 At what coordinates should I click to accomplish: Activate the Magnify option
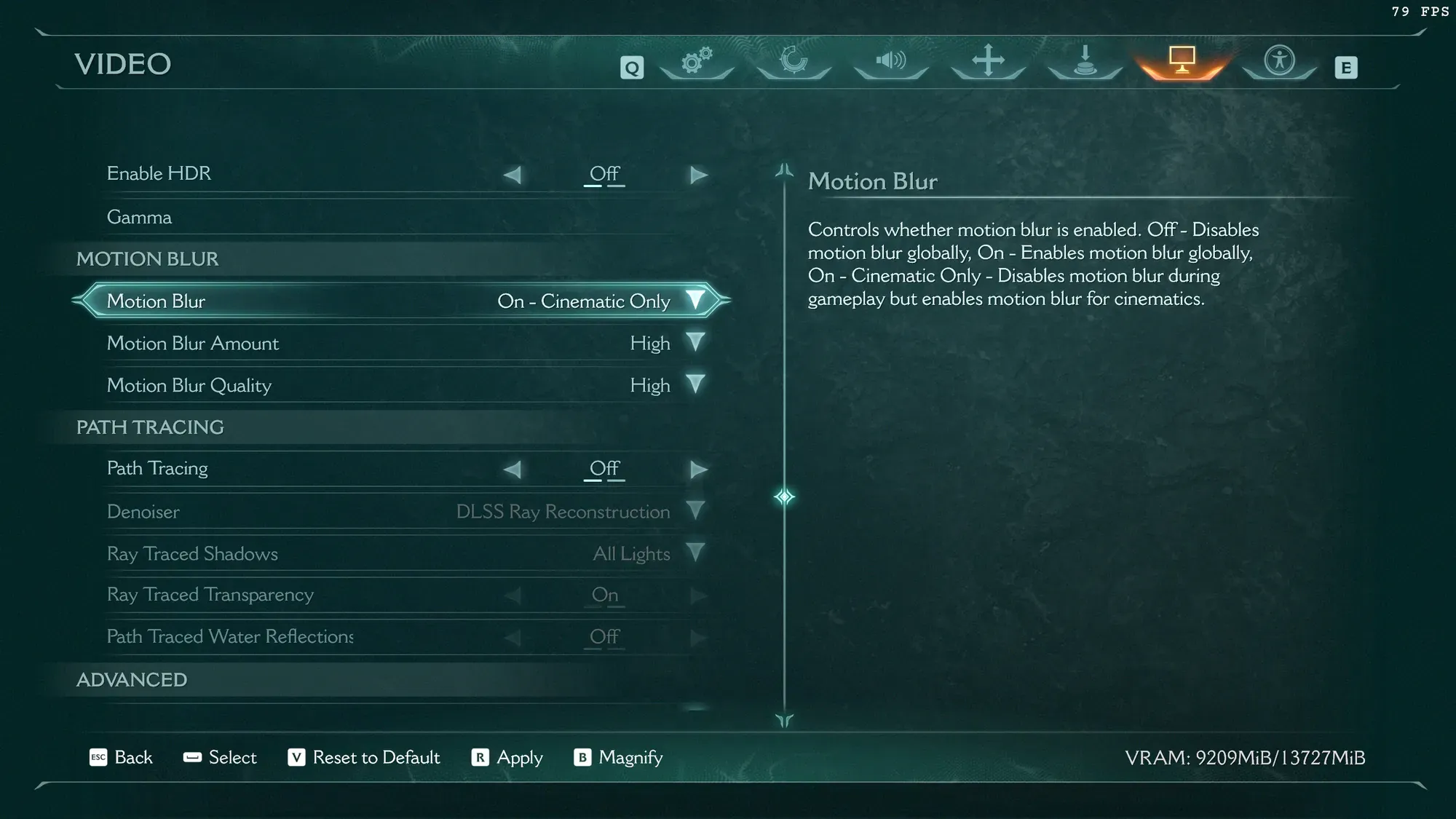point(619,758)
